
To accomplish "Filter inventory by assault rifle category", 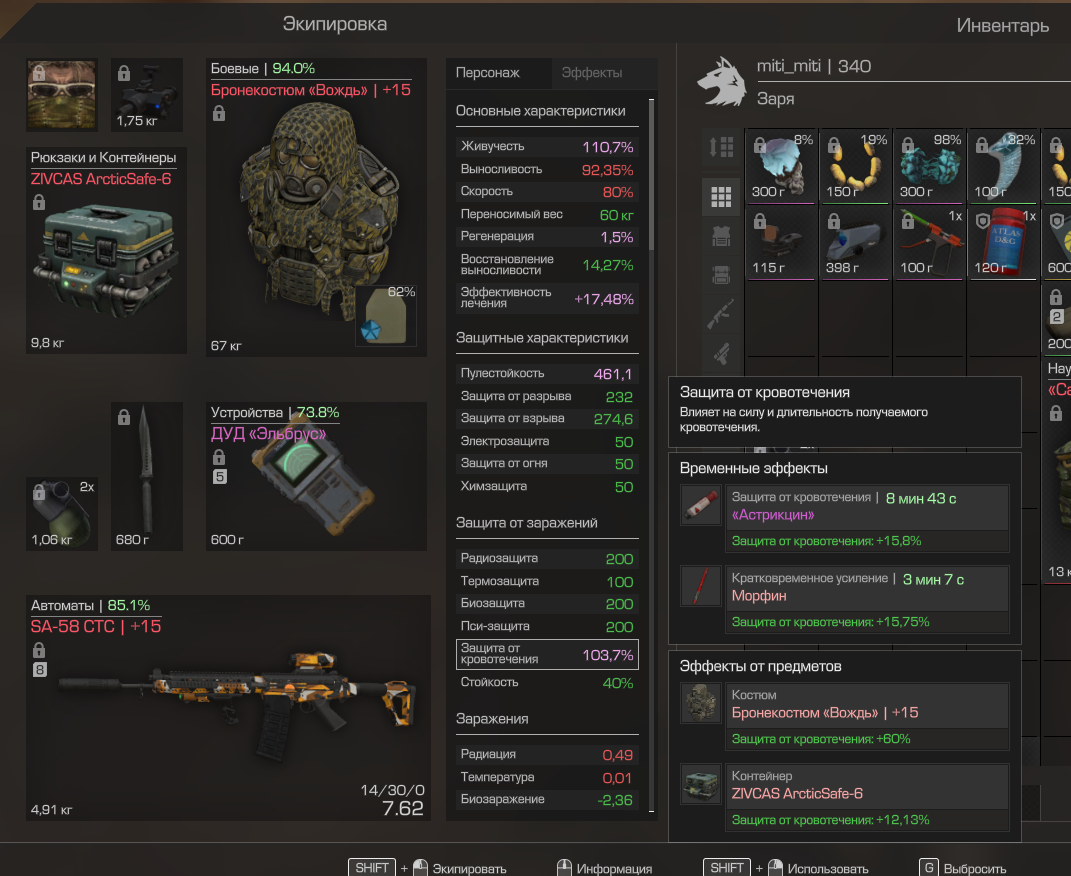I will tap(721, 314).
